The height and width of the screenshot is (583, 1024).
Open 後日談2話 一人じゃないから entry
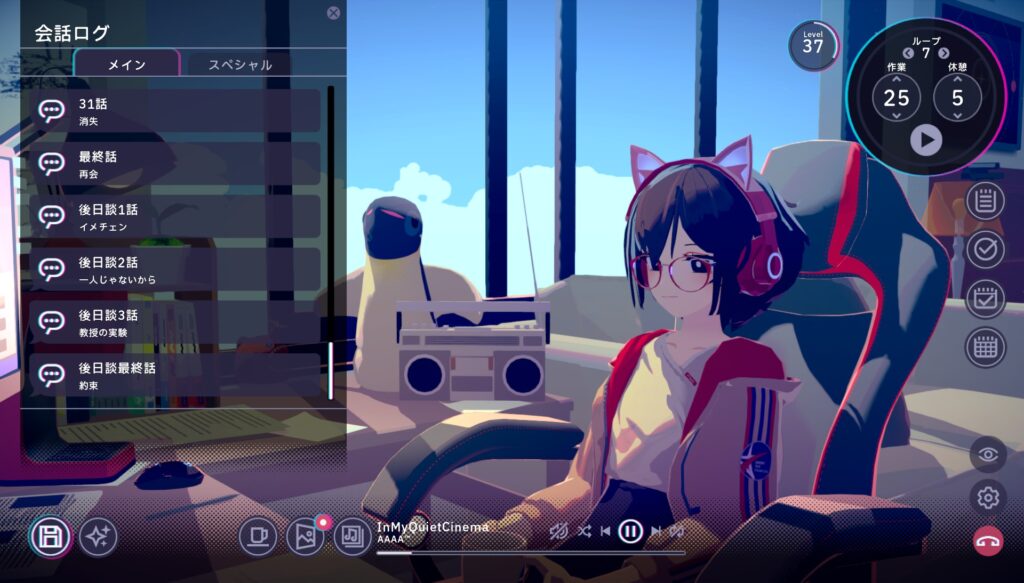[175, 269]
